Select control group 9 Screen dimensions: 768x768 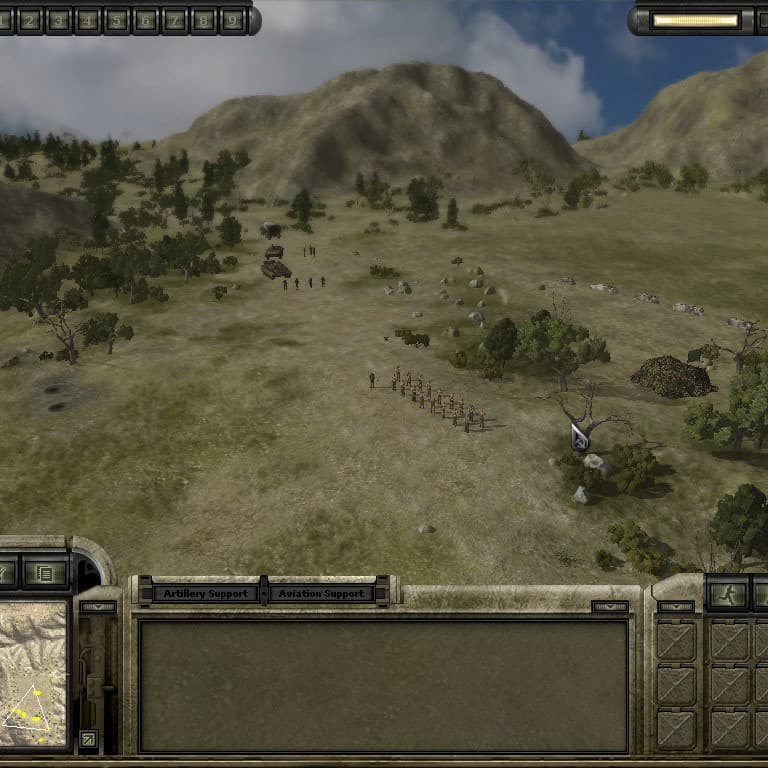point(233,19)
